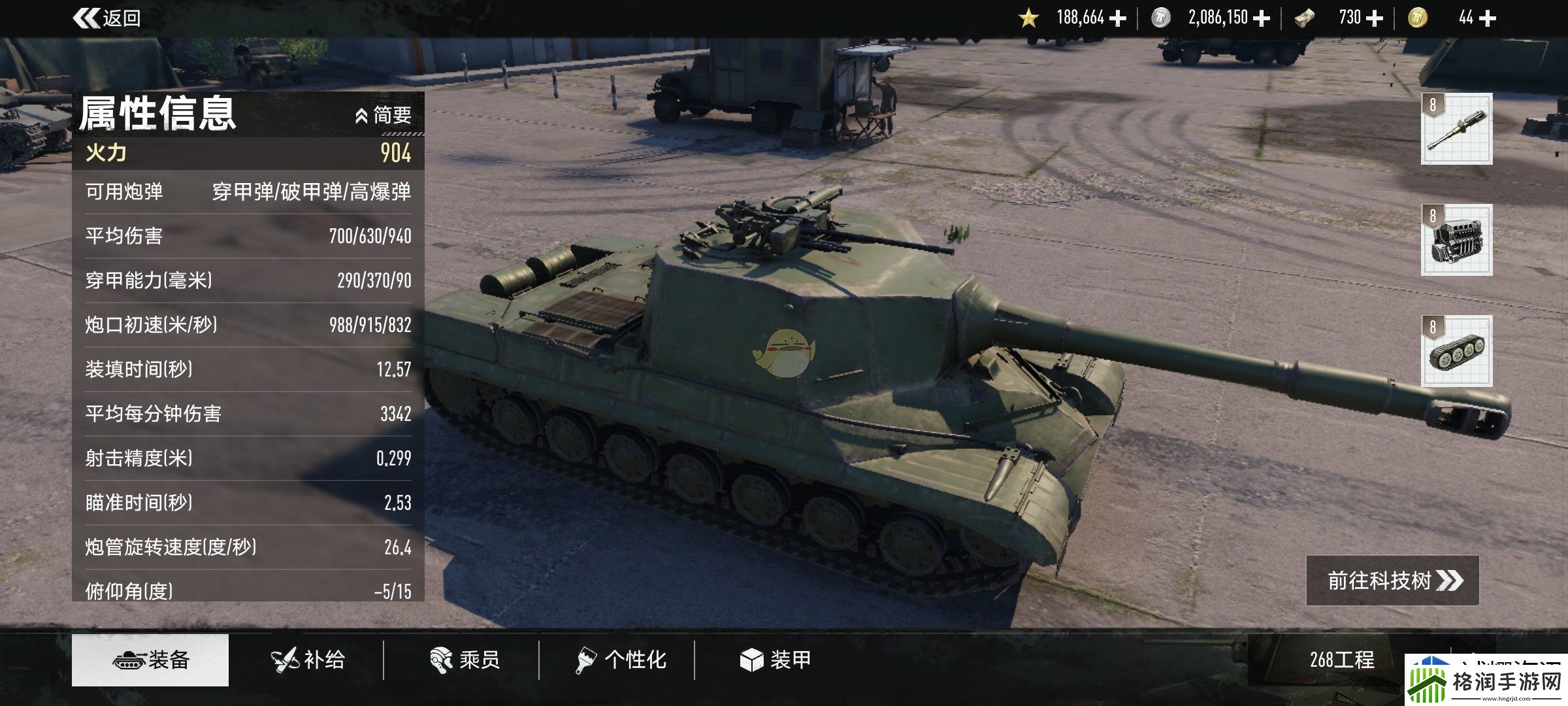Select the tier 8 engine module slot
The width and height of the screenshot is (1568, 706).
click(1456, 240)
